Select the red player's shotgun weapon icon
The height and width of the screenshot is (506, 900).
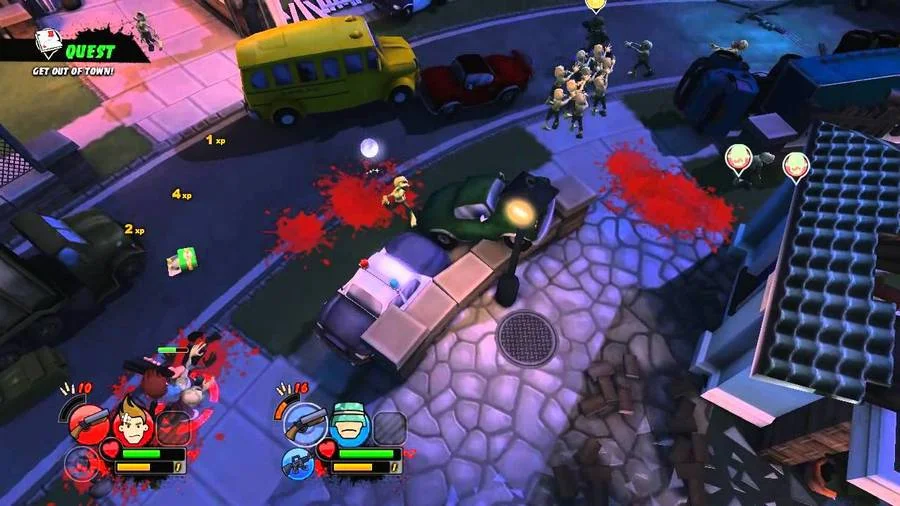coord(87,425)
